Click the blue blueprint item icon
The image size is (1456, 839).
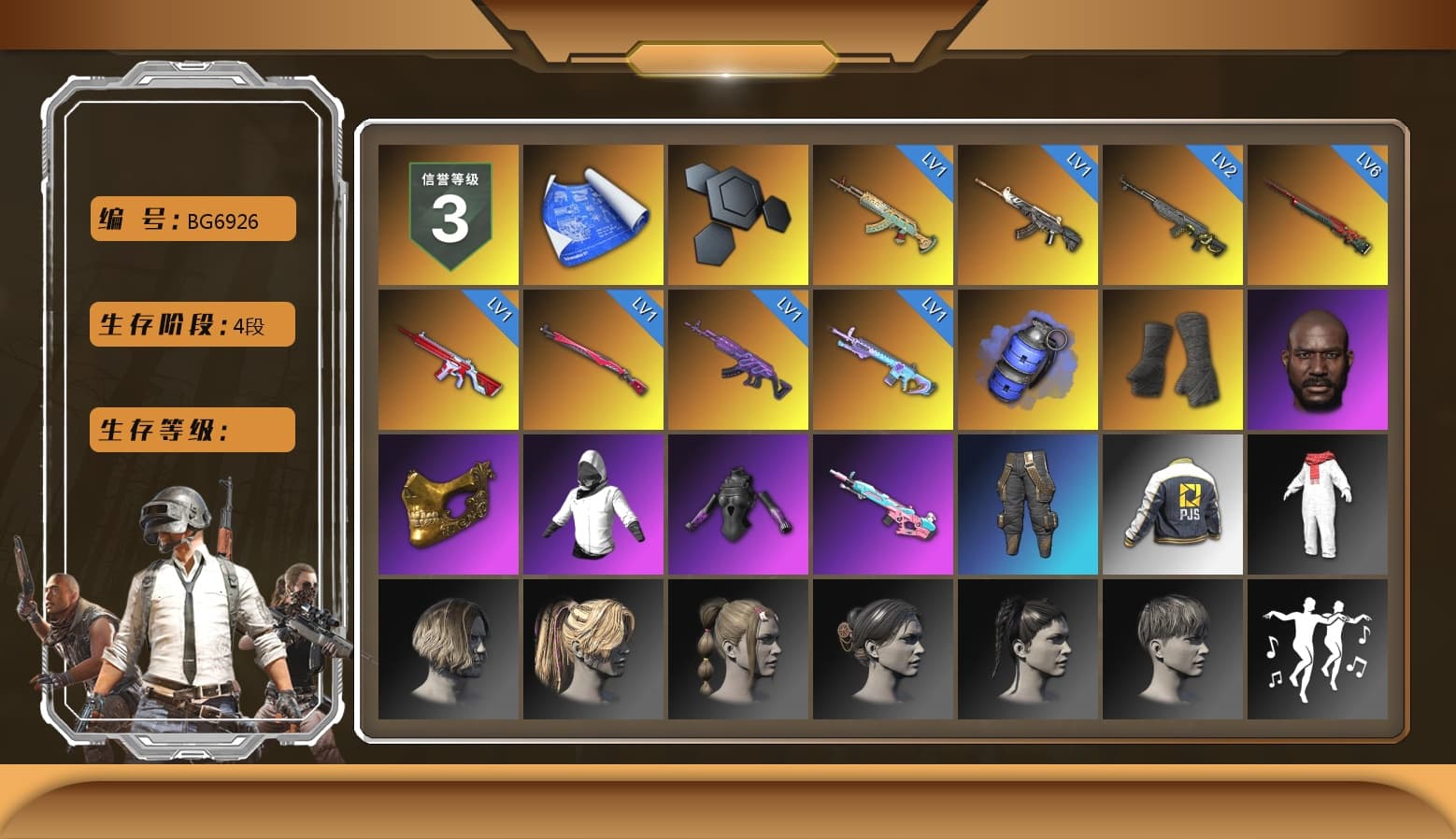click(x=592, y=213)
